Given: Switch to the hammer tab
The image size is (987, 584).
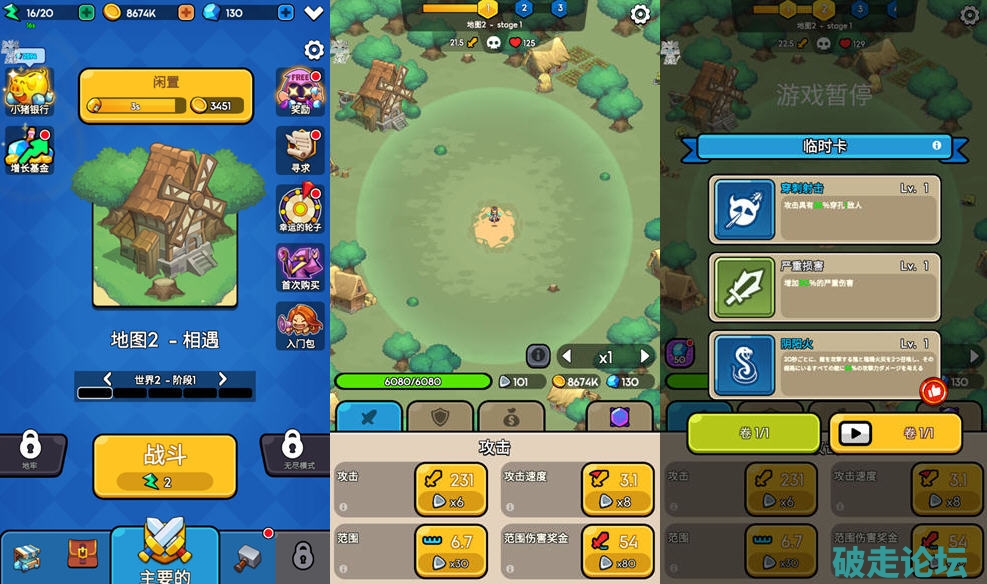Looking at the screenshot, I should [x=247, y=557].
